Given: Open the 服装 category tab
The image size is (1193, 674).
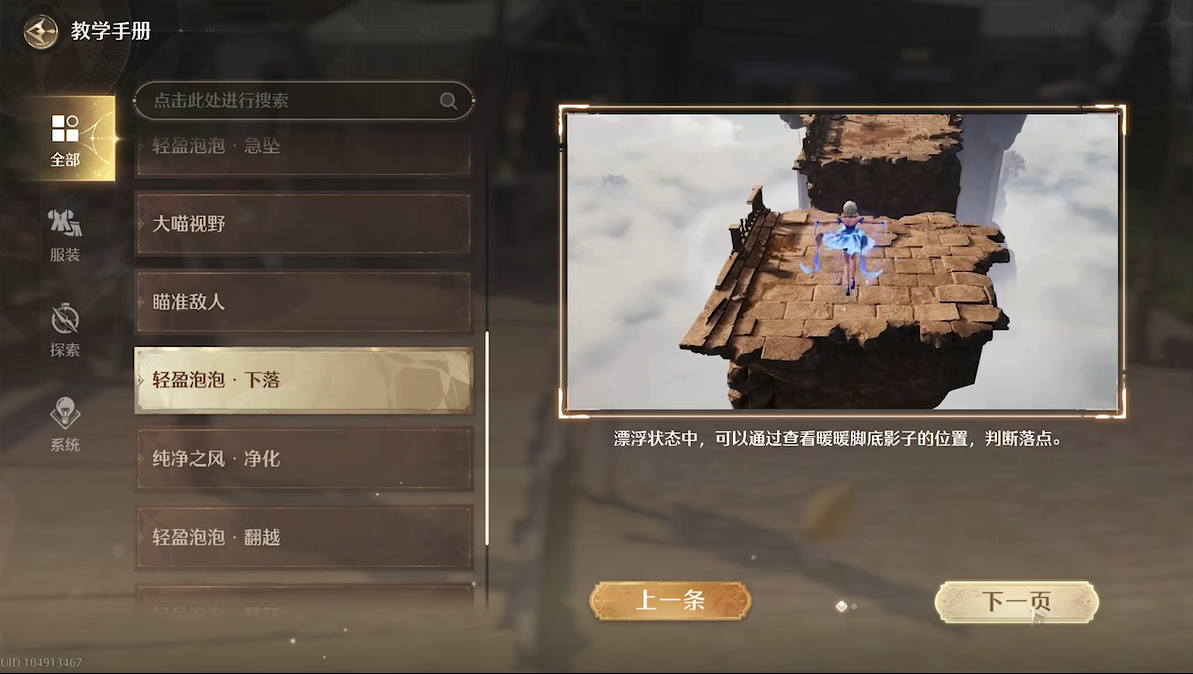Looking at the screenshot, I should tap(65, 235).
